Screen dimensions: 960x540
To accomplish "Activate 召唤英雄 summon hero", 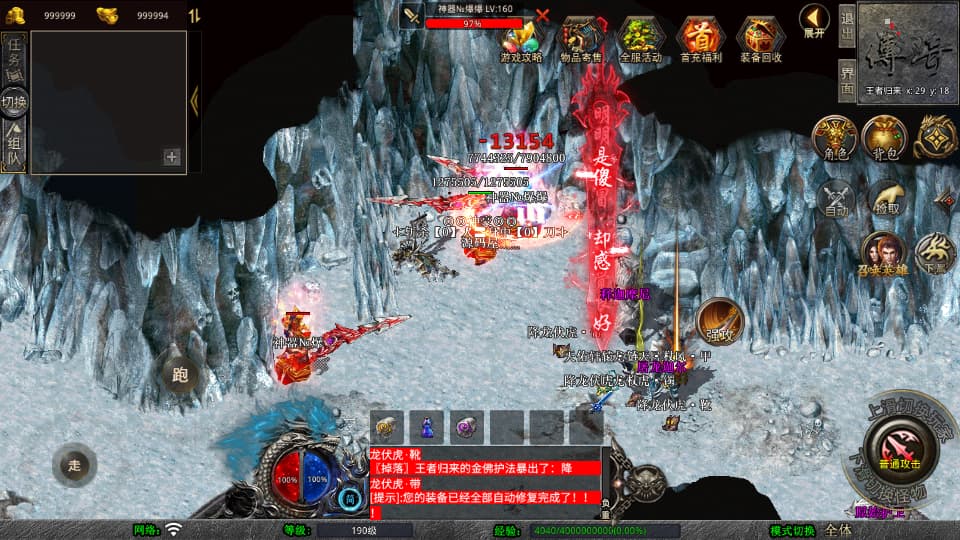I will coord(882,254).
